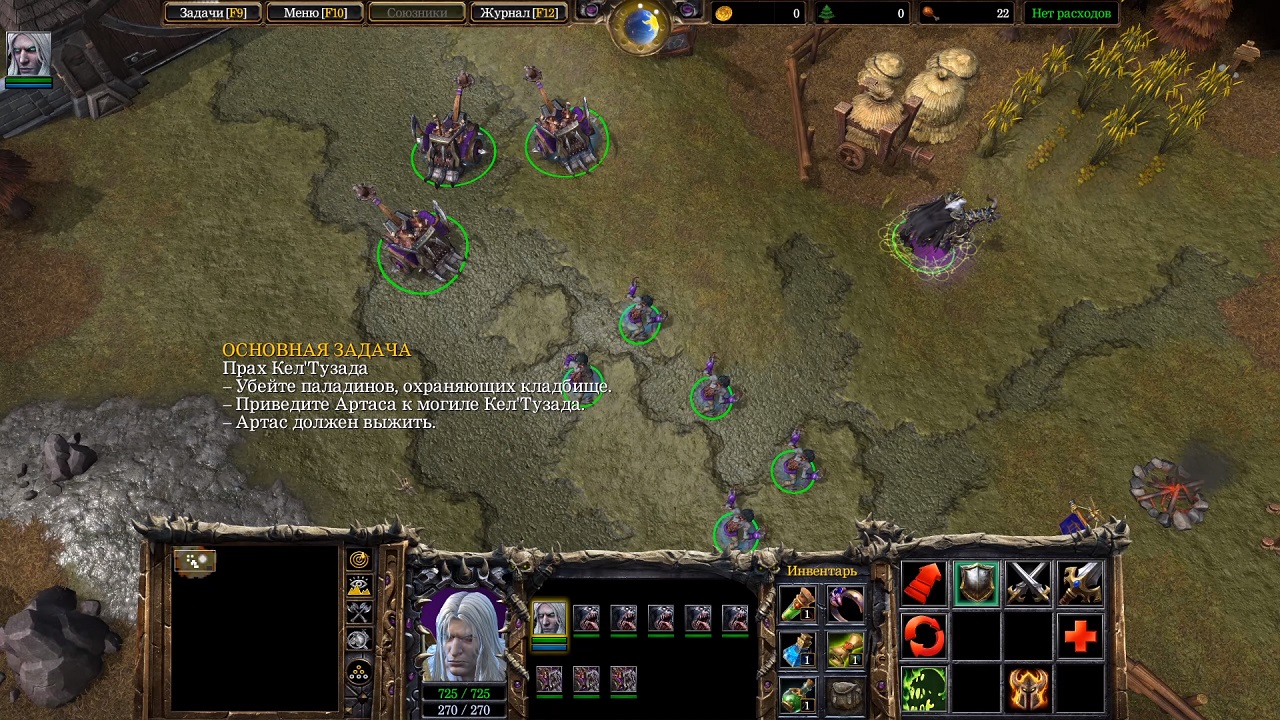Open the formation toggle button
The height and width of the screenshot is (720, 1280).
359,671
